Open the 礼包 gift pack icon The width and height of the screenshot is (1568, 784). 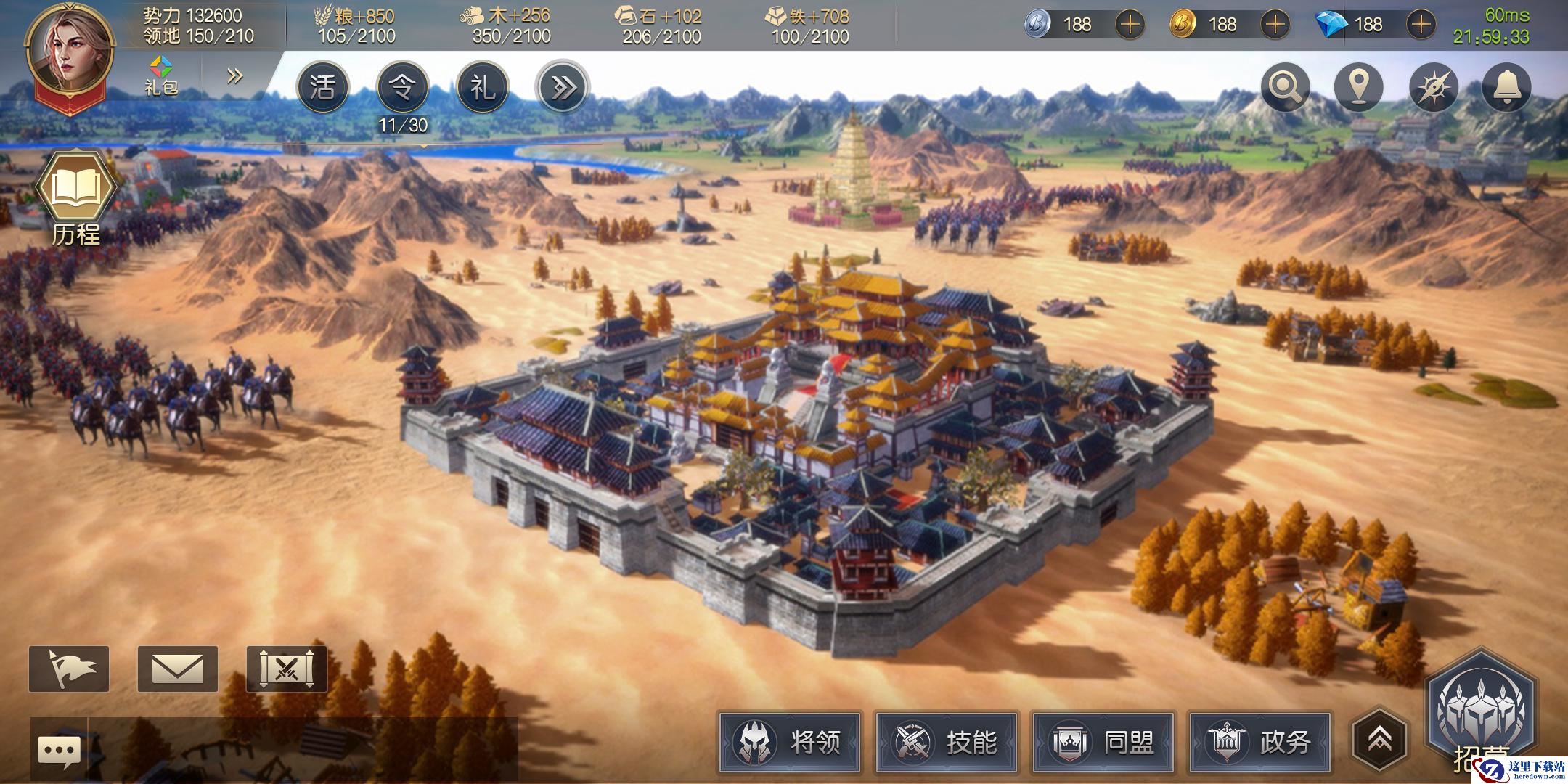[161, 75]
